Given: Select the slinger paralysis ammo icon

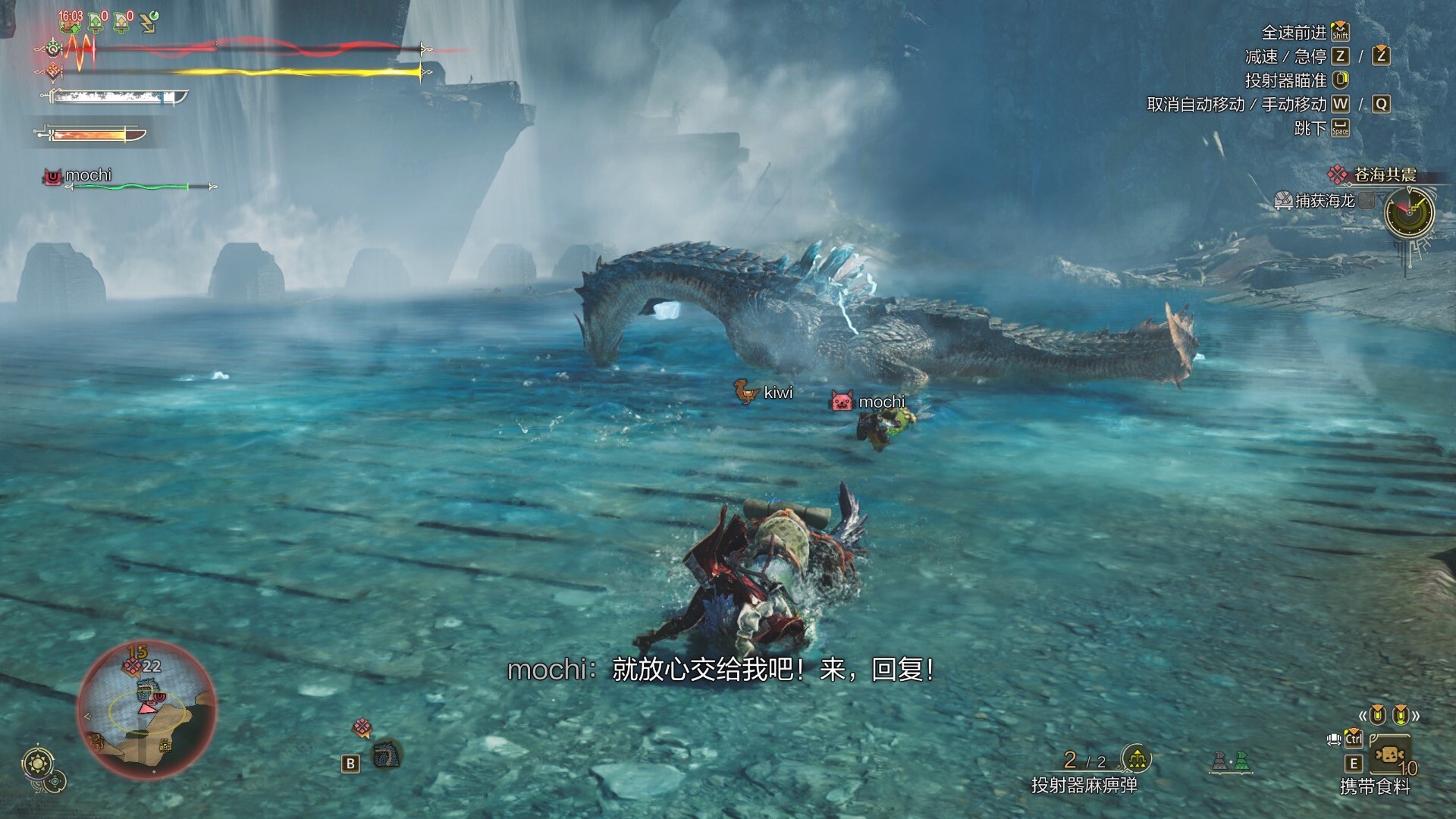Looking at the screenshot, I should (x=1136, y=758).
